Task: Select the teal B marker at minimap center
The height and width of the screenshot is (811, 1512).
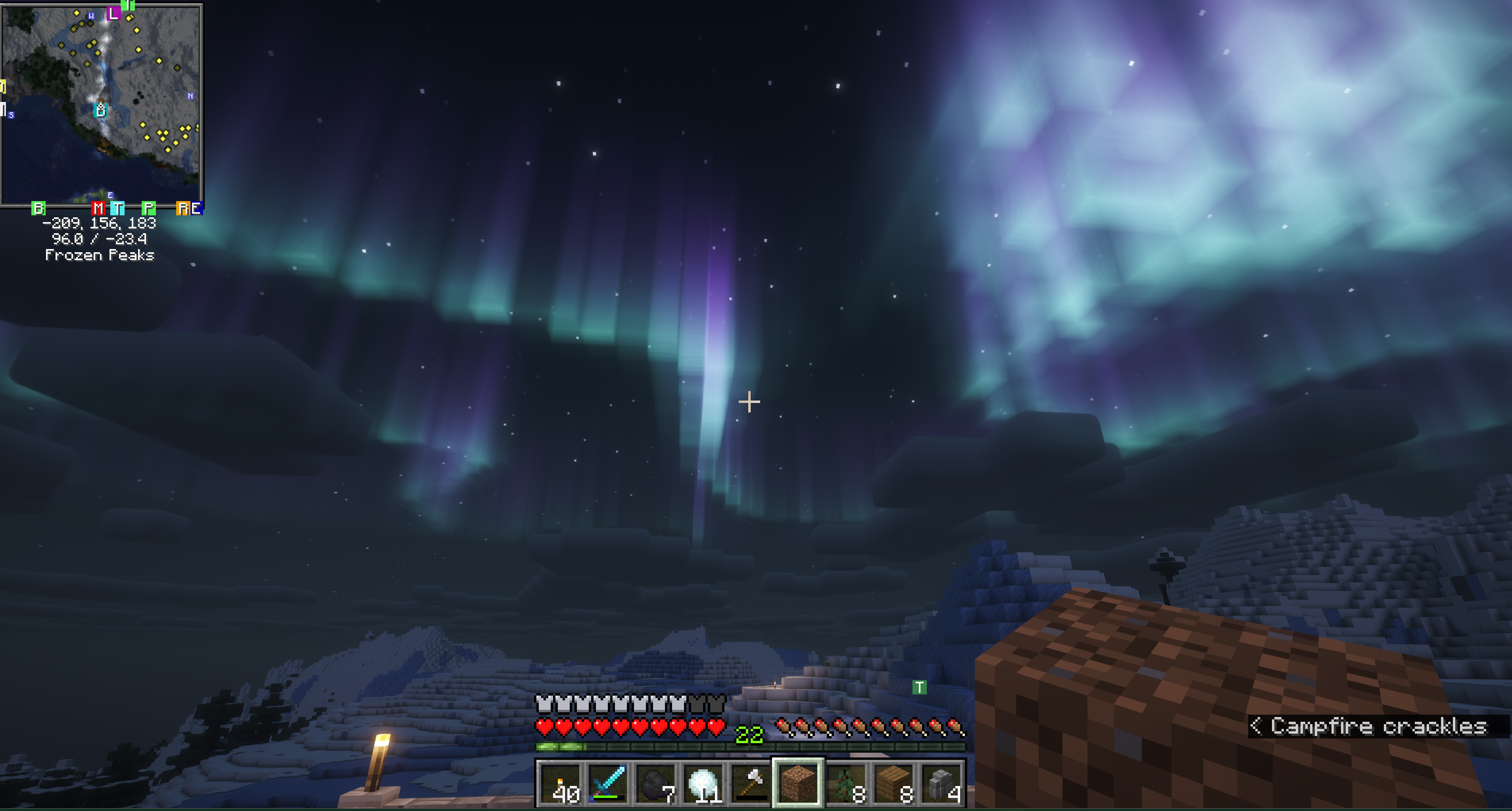Action: pos(101,110)
